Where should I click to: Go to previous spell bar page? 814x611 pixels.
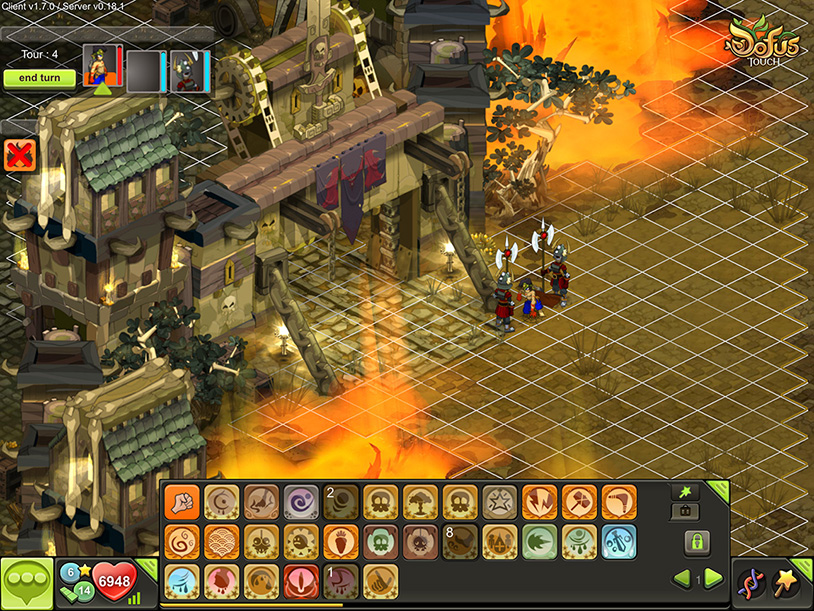[681, 579]
